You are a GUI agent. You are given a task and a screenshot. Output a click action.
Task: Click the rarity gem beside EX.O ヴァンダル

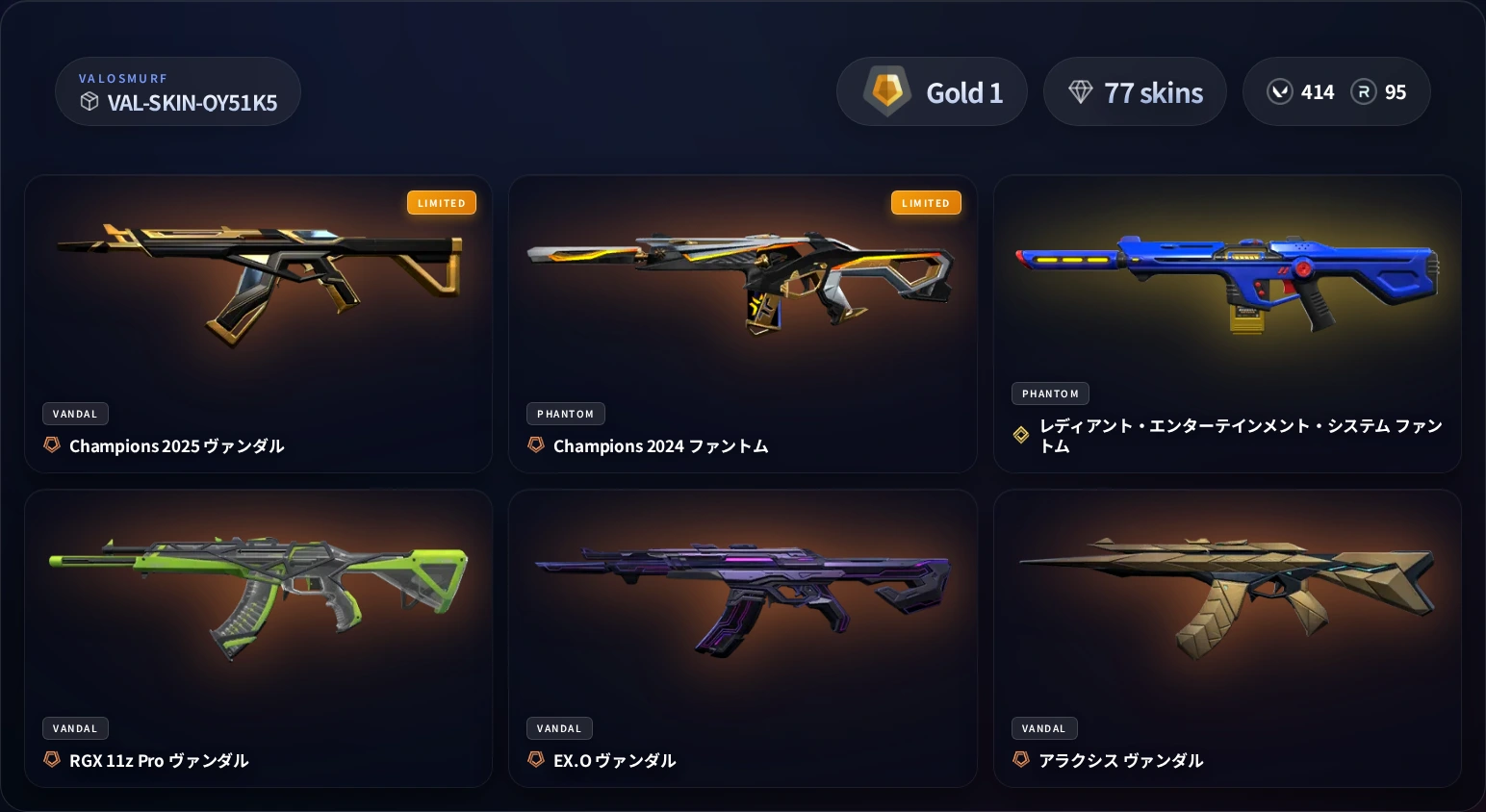point(536,759)
